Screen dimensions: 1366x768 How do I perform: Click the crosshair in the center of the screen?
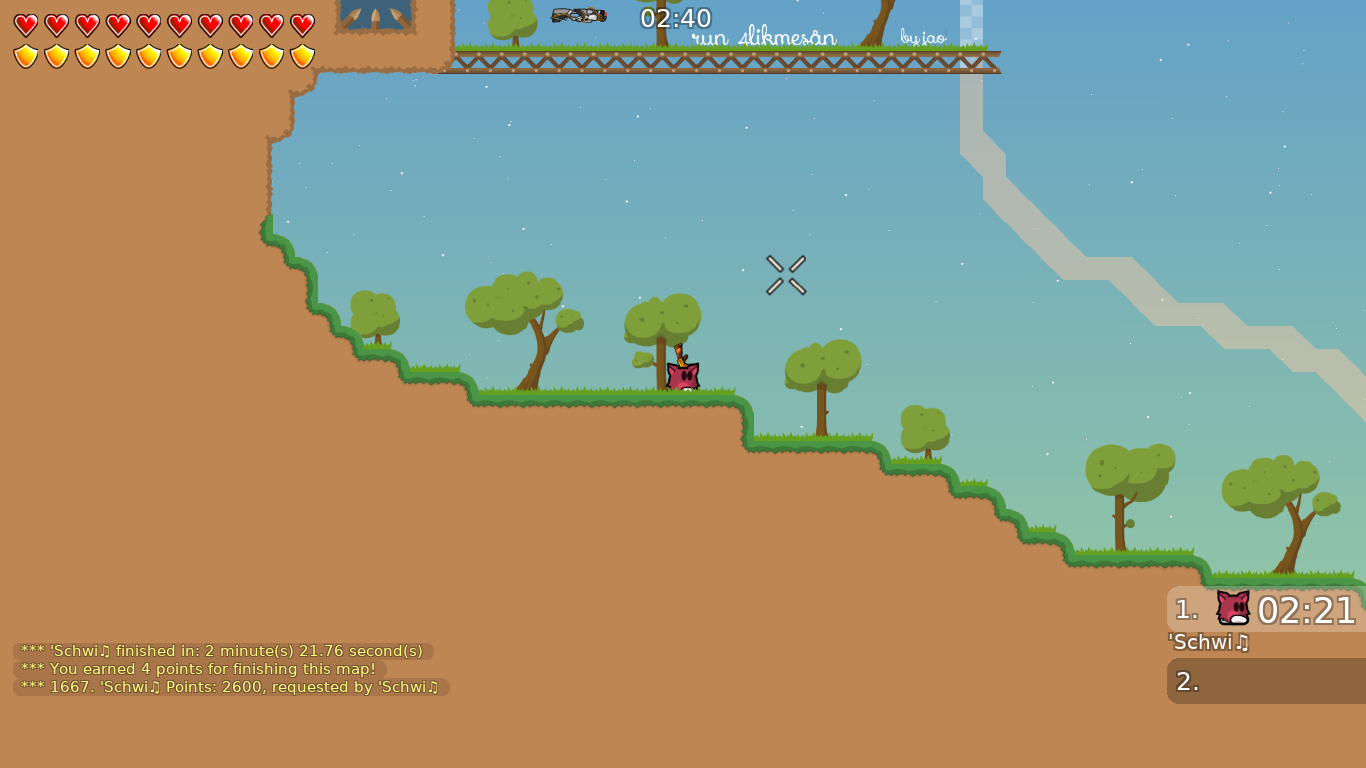pyautogui.click(x=786, y=276)
